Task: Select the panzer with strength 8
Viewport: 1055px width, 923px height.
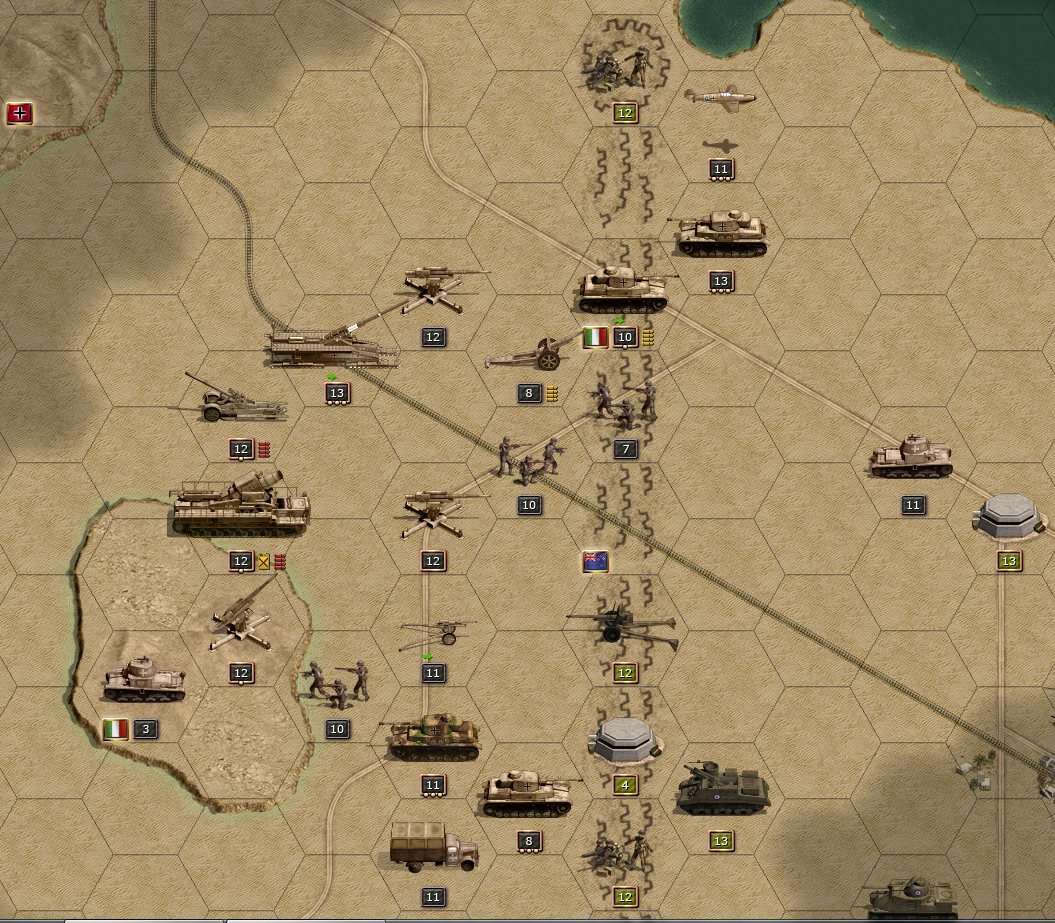Action: tap(529, 793)
